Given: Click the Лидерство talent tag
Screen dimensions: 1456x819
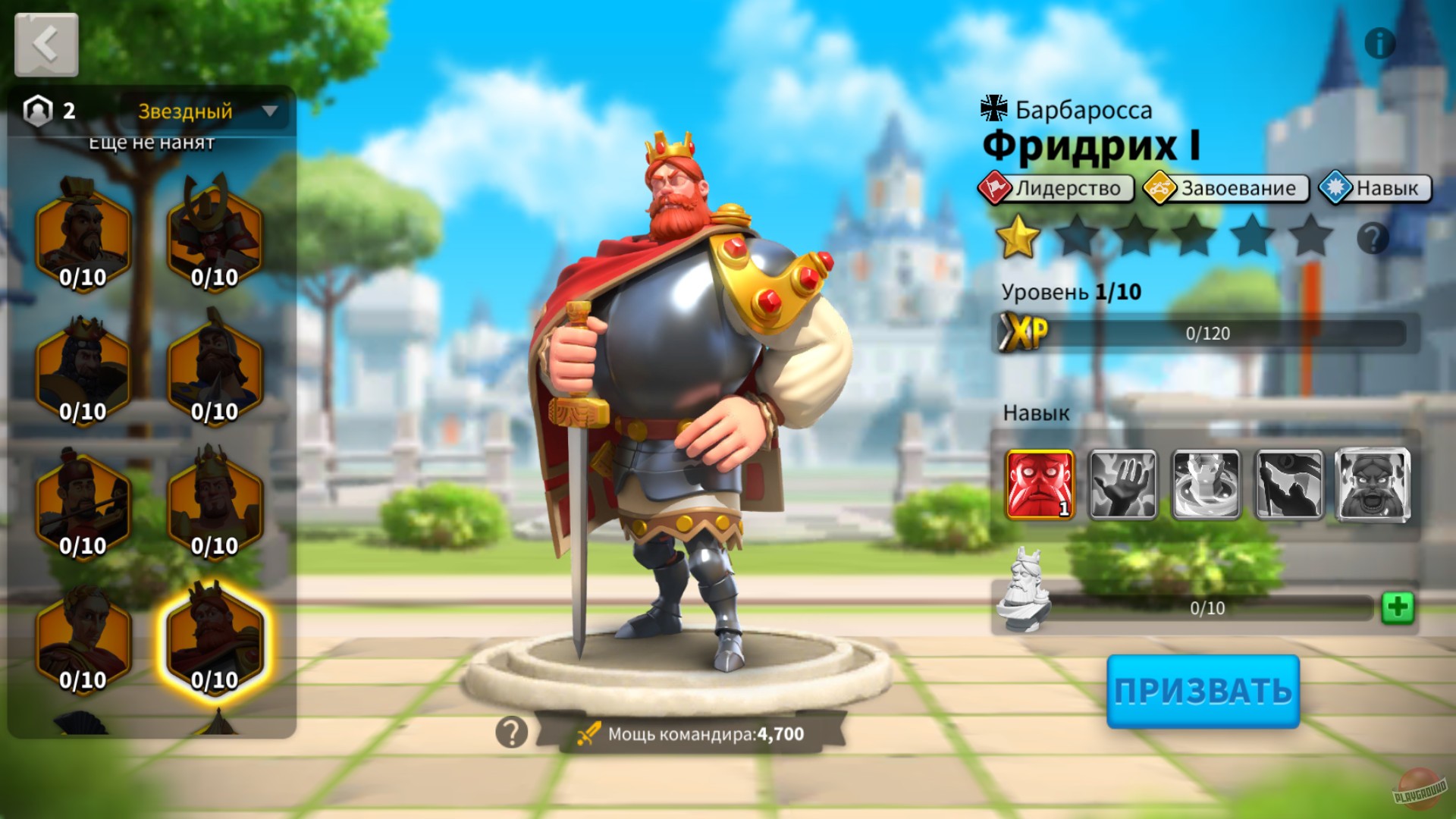Looking at the screenshot, I should click(x=1060, y=188).
